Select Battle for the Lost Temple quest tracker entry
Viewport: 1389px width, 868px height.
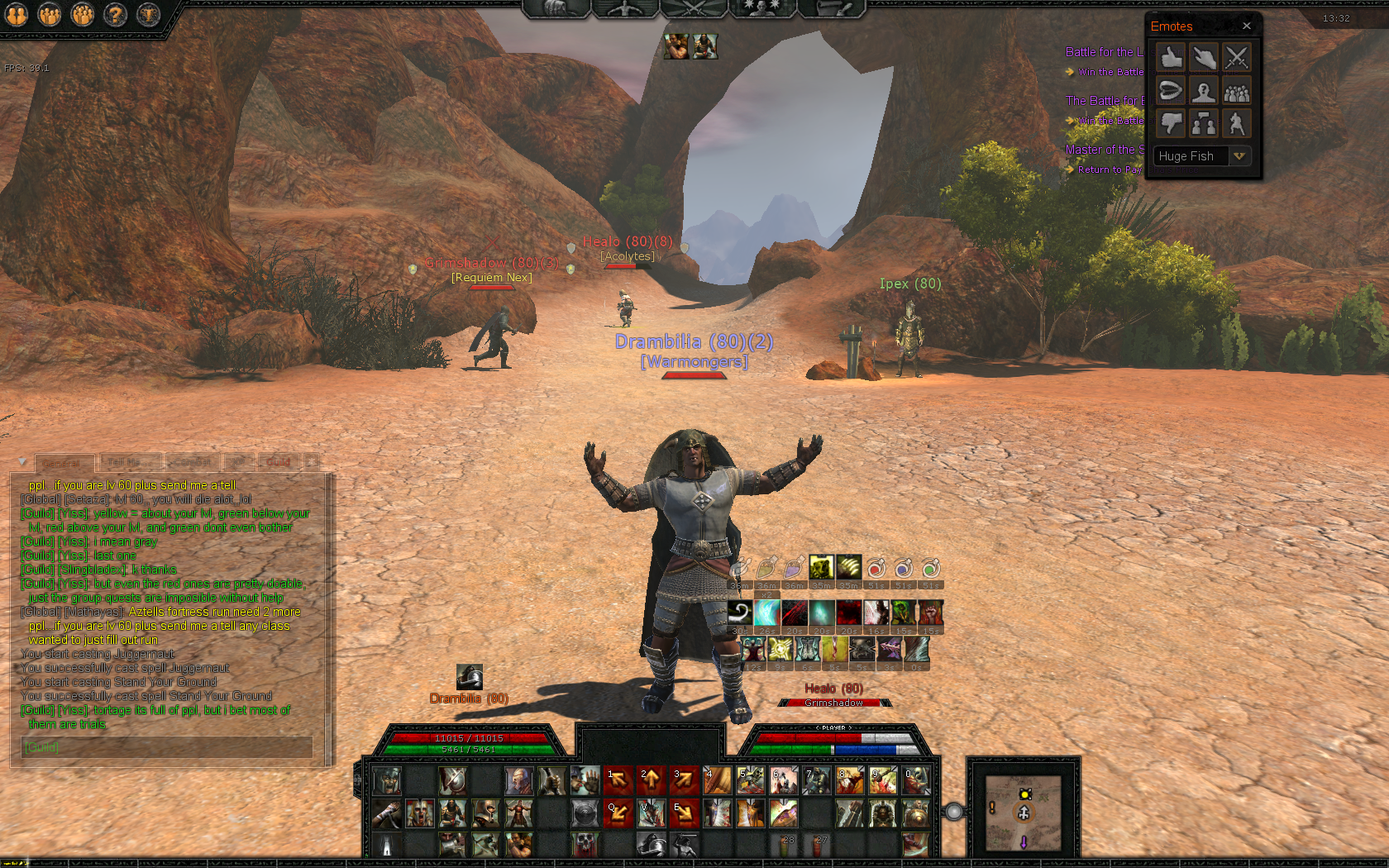coord(1104,52)
